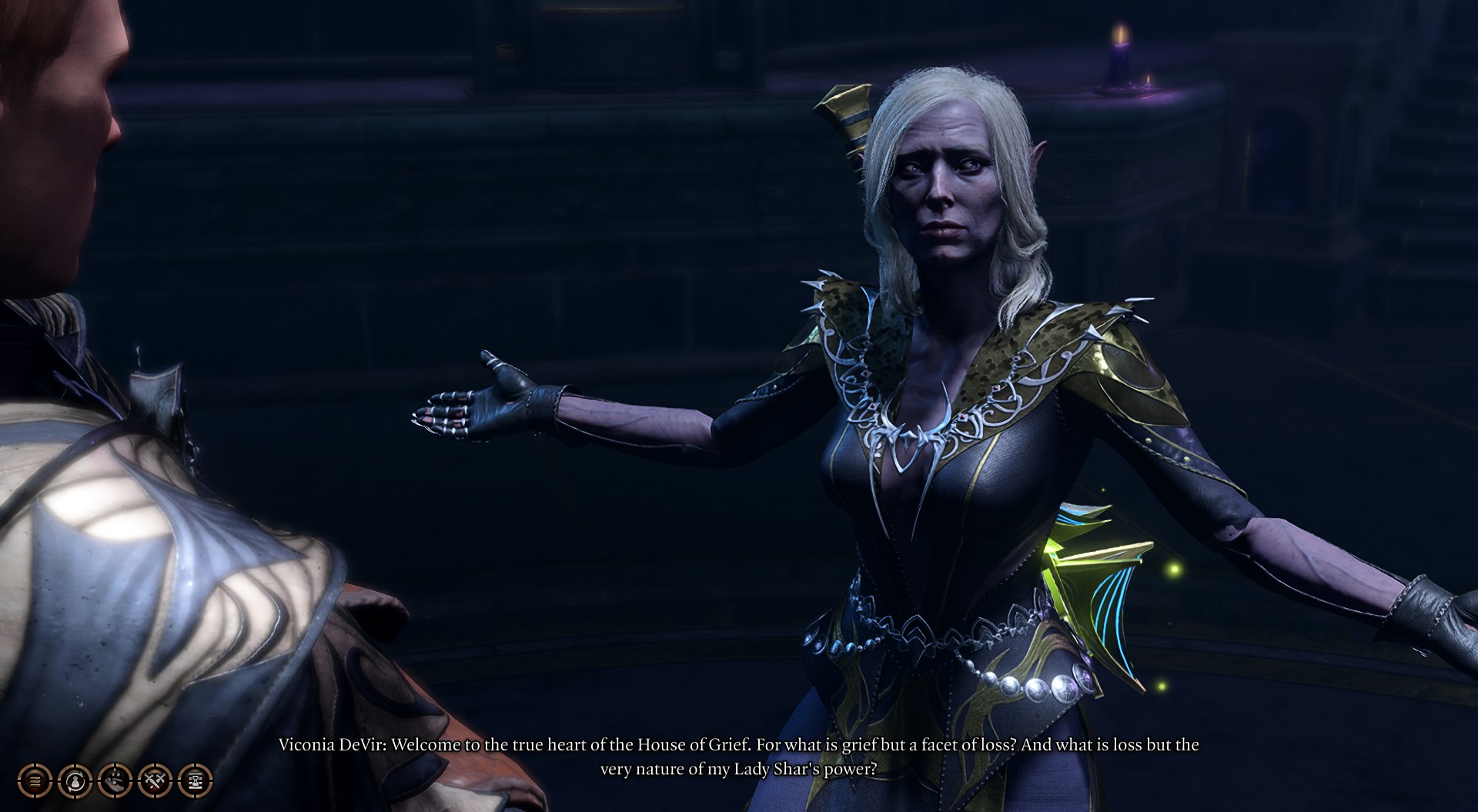The width and height of the screenshot is (1478, 812).
Task: Open the hourglass dialogue history icon
Action: 195,781
